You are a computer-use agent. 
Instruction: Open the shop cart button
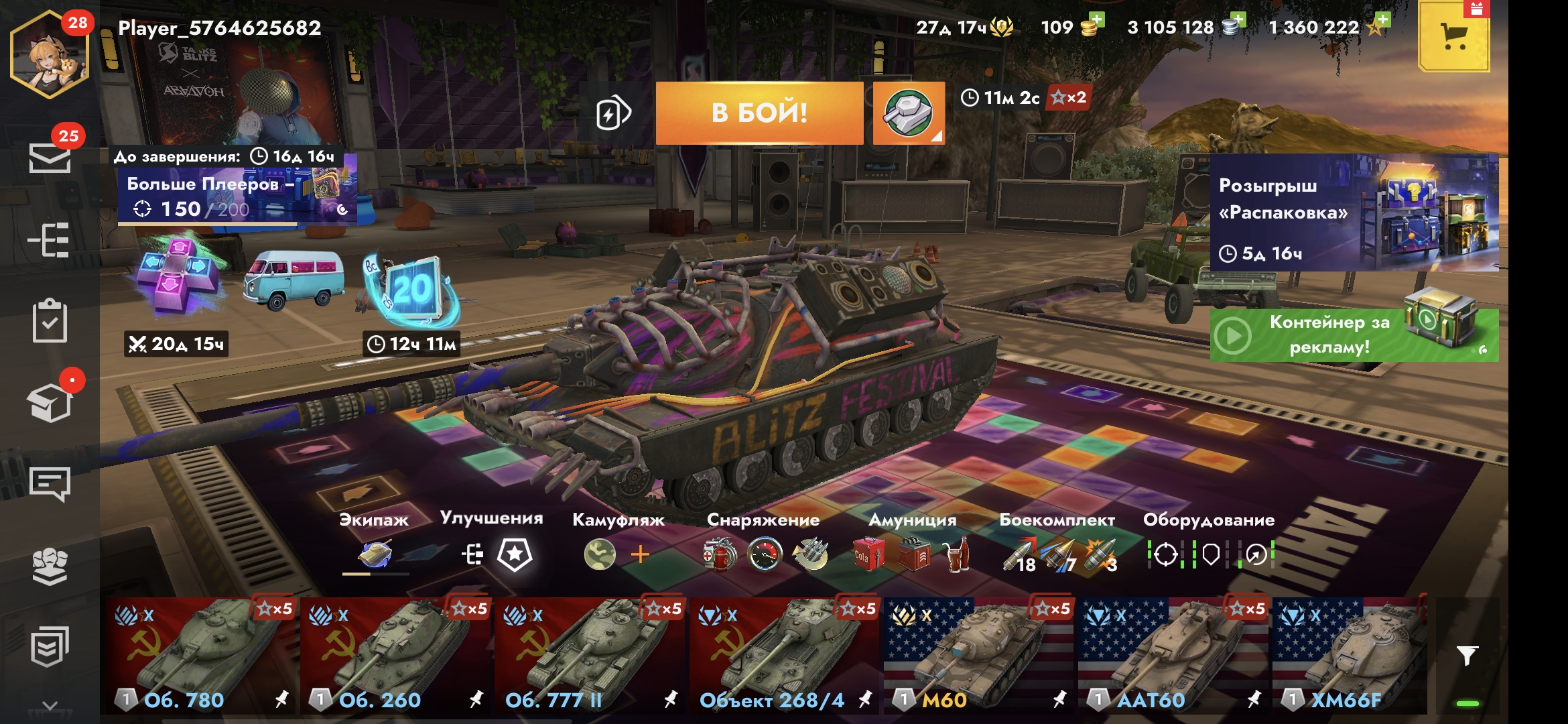[x=1453, y=36]
